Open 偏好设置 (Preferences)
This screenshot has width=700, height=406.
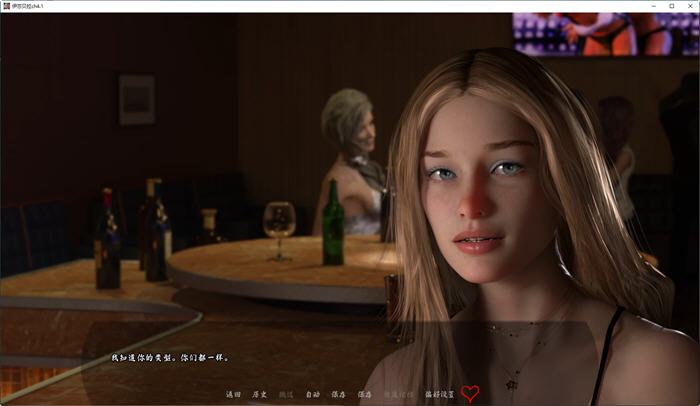tap(440, 394)
